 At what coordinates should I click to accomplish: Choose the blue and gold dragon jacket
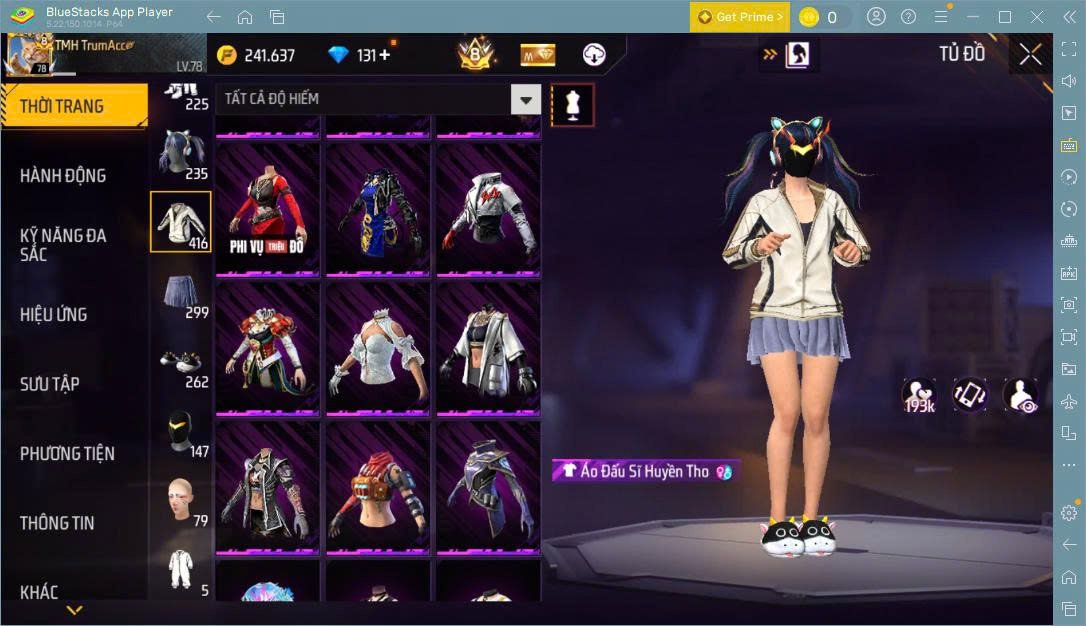pos(378,208)
